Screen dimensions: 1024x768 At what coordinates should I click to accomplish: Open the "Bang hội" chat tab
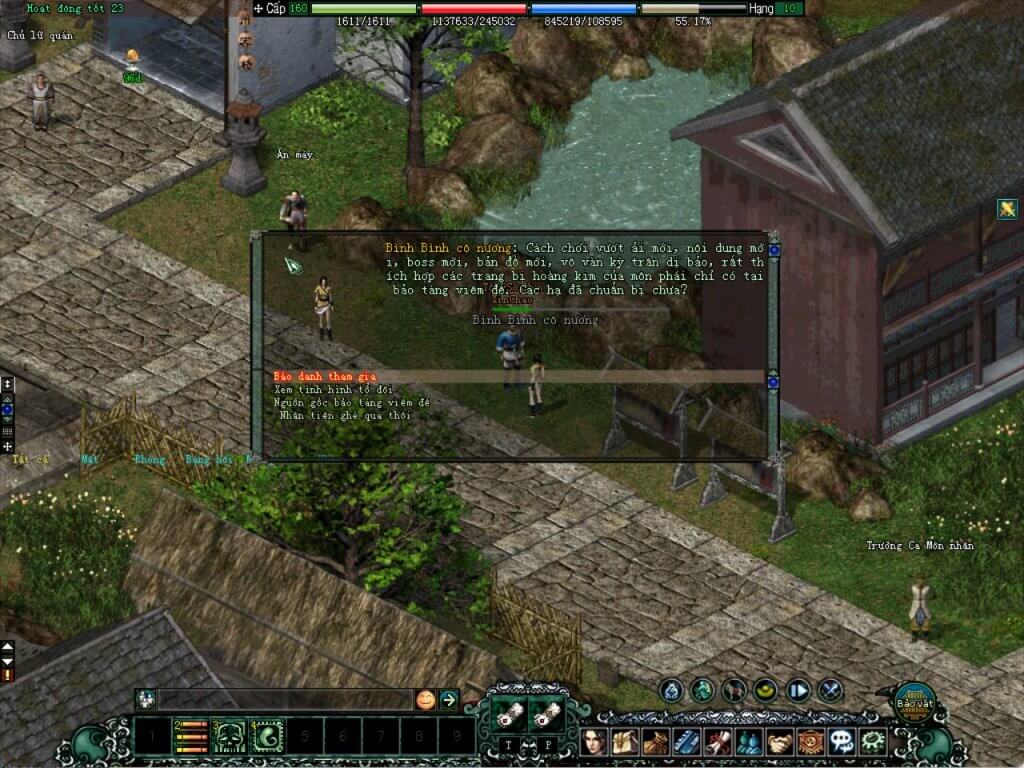208,460
